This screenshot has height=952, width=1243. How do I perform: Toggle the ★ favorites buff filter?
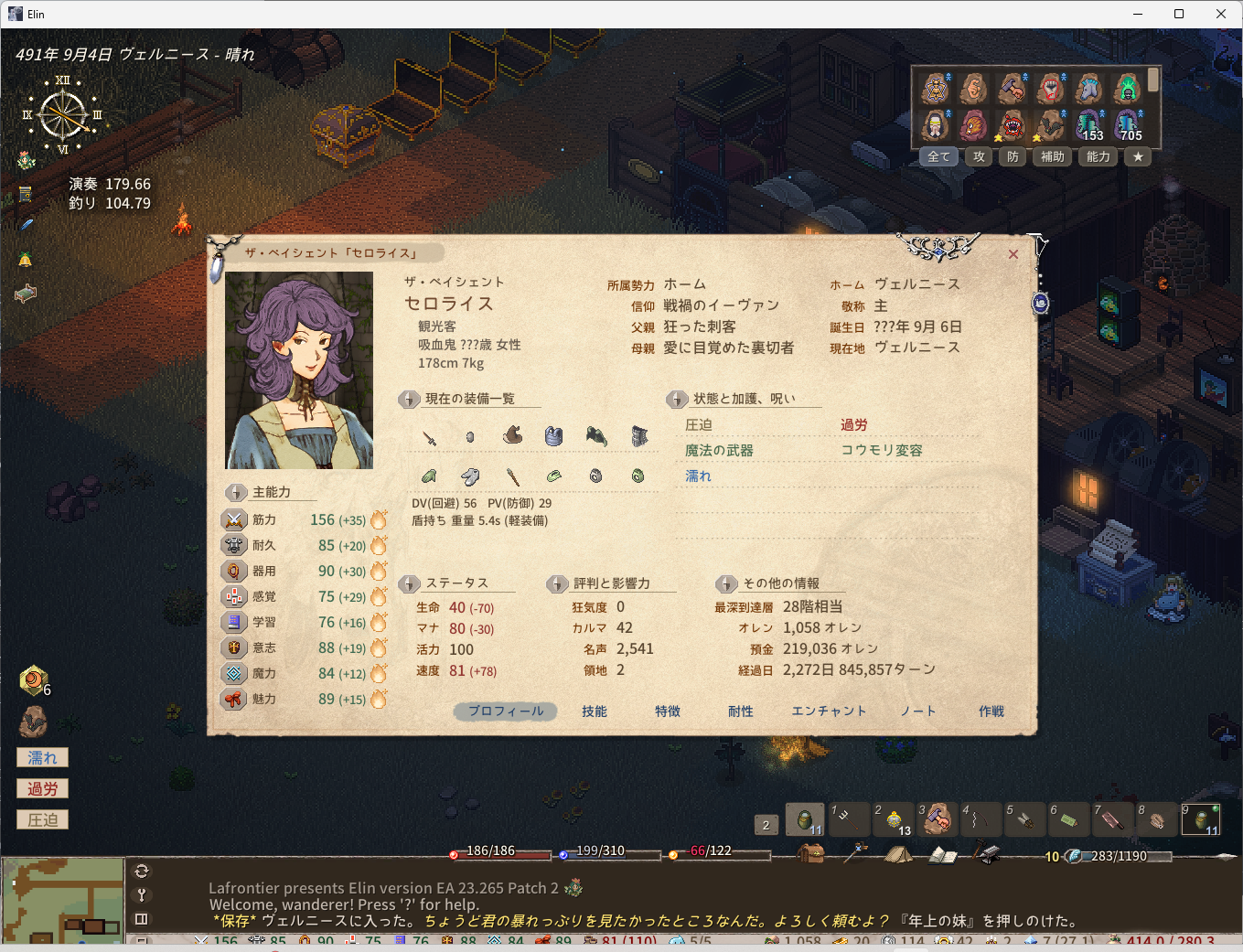tap(1138, 156)
